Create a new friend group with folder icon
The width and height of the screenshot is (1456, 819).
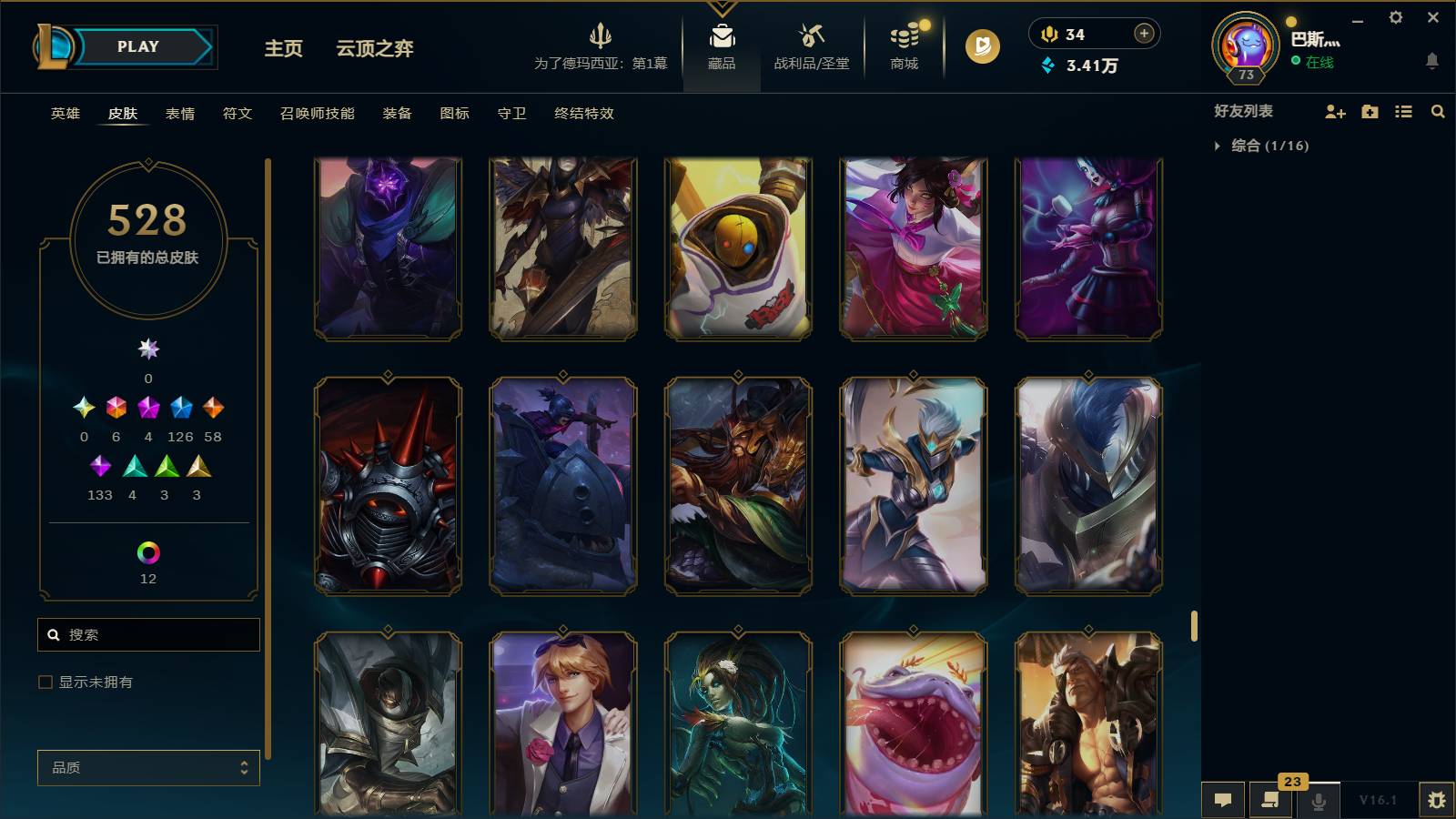point(1369,111)
